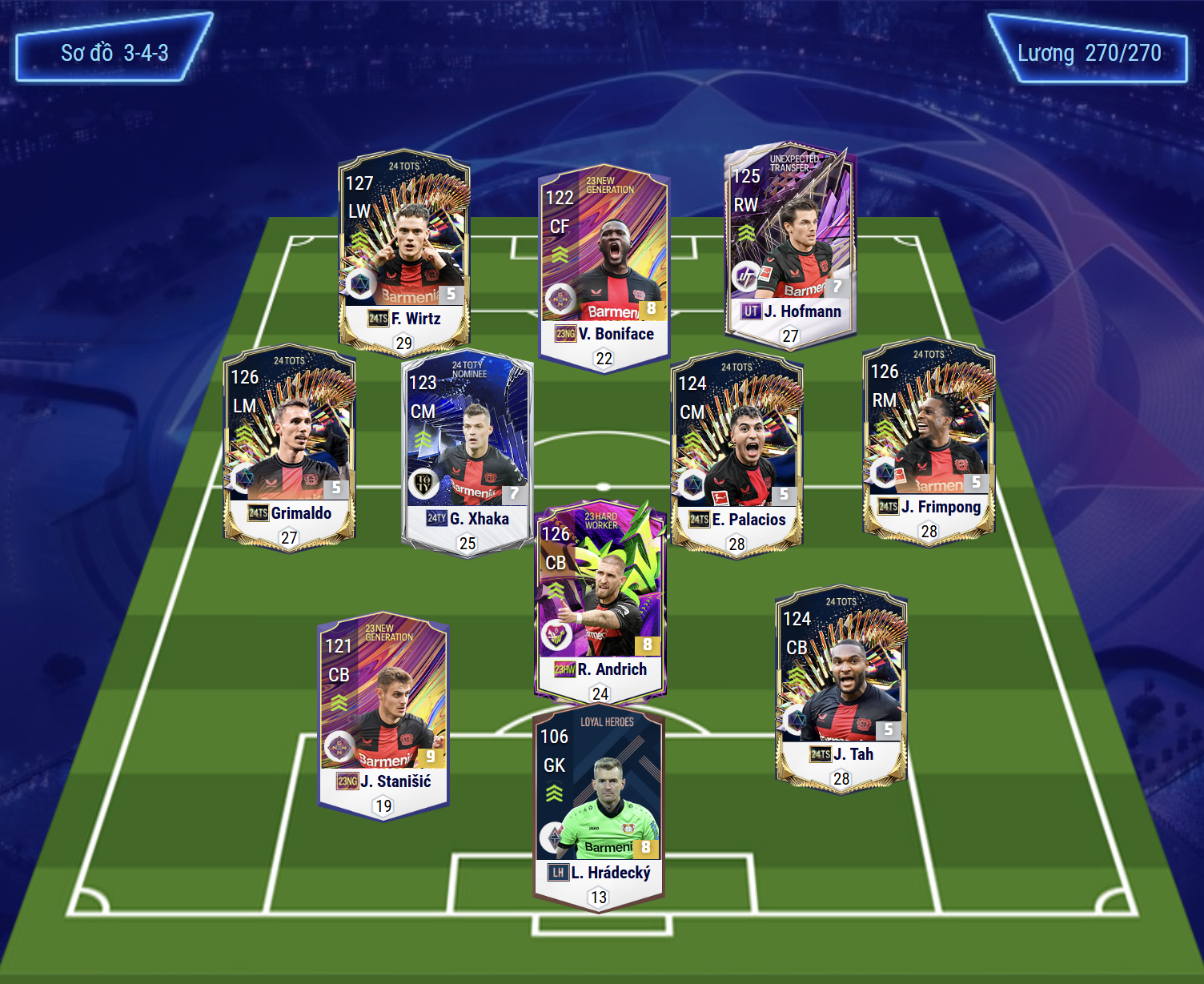1204x984 pixels.
Task: Click the Lương 270/270 salary panel
Action: click(1089, 53)
